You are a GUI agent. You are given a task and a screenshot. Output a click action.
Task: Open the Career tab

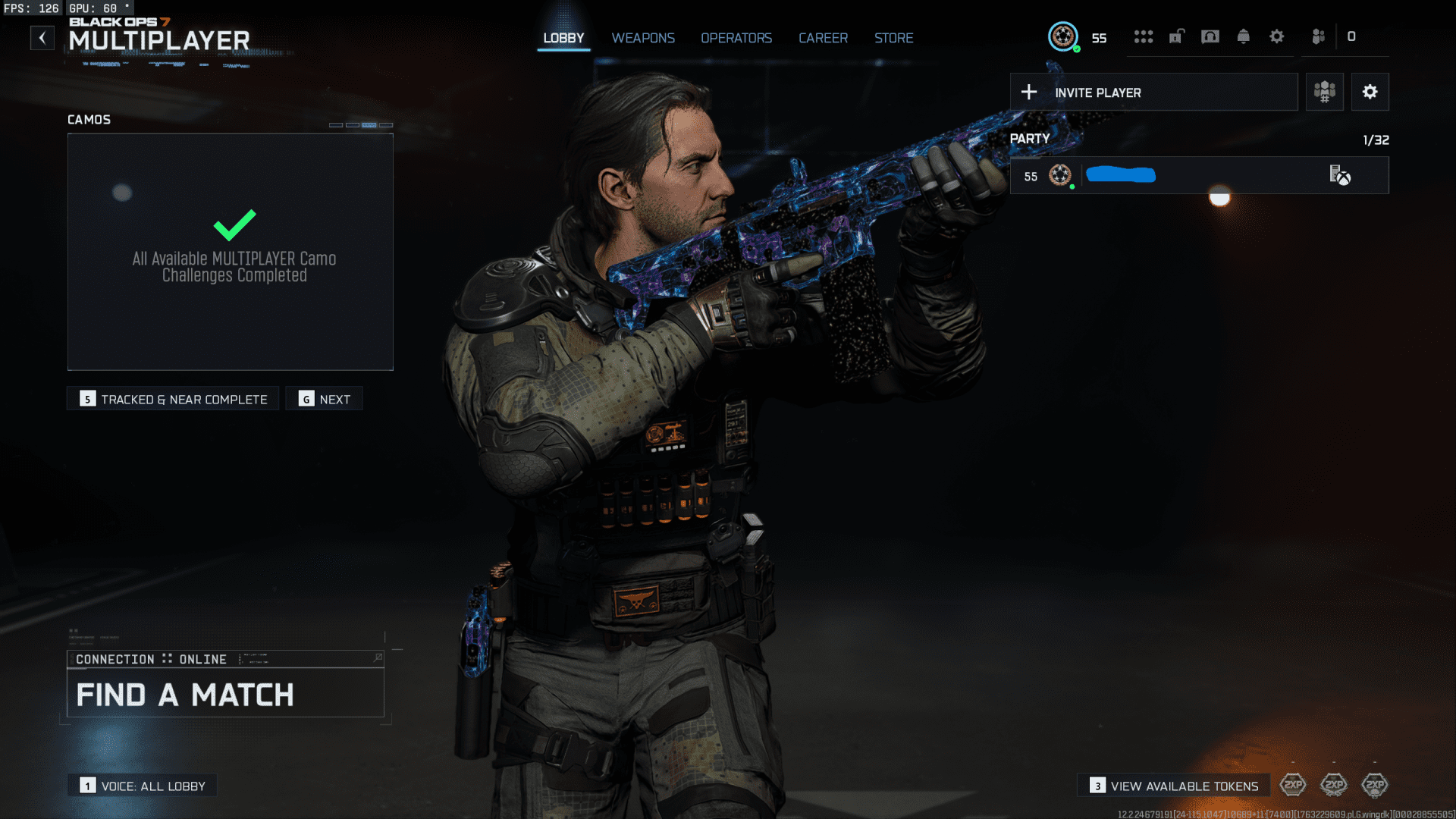tap(823, 38)
